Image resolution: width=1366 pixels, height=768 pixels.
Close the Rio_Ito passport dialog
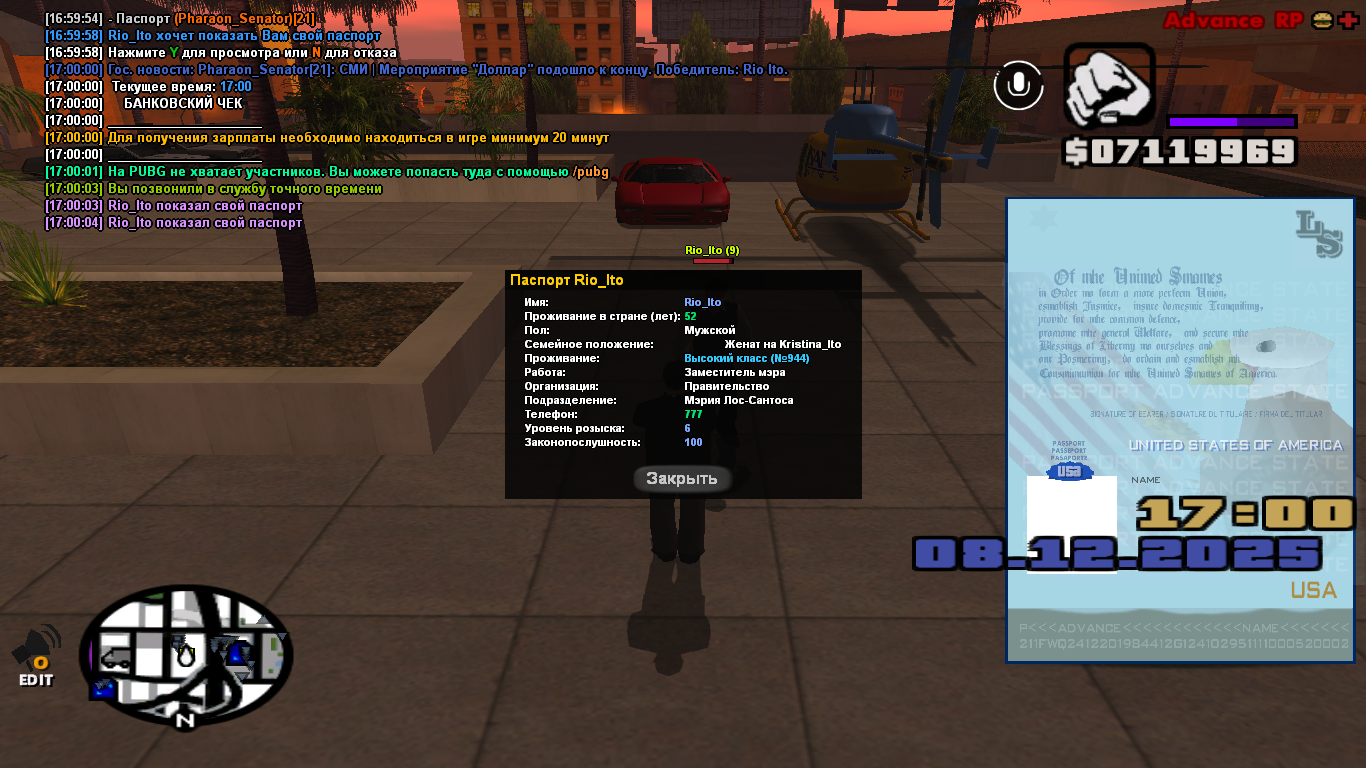pos(682,479)
